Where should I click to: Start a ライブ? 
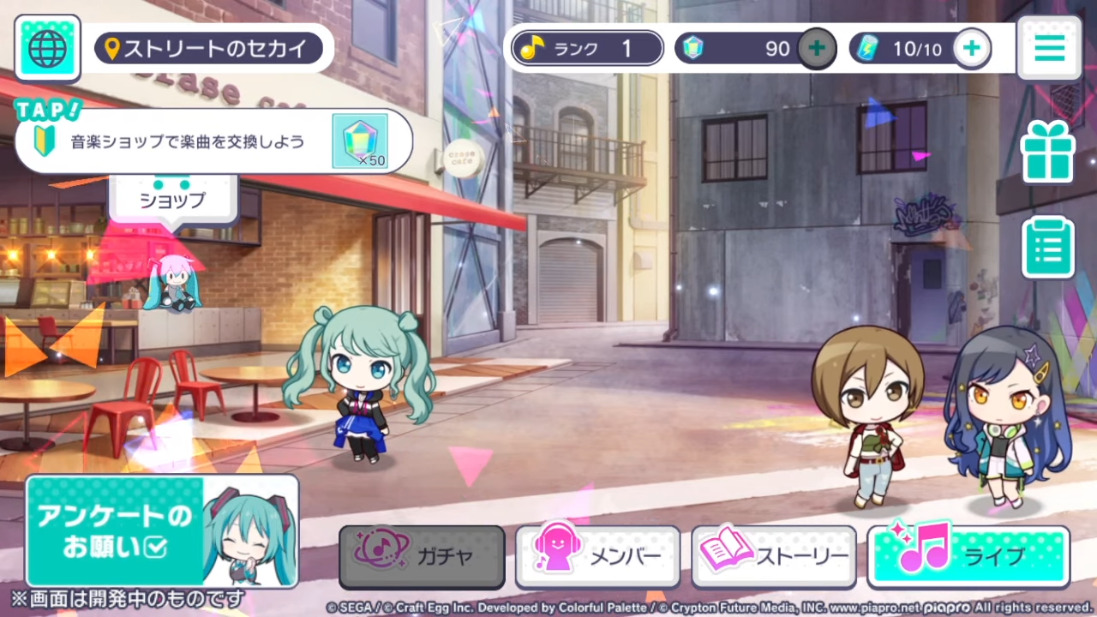click(x=967, y=556)
